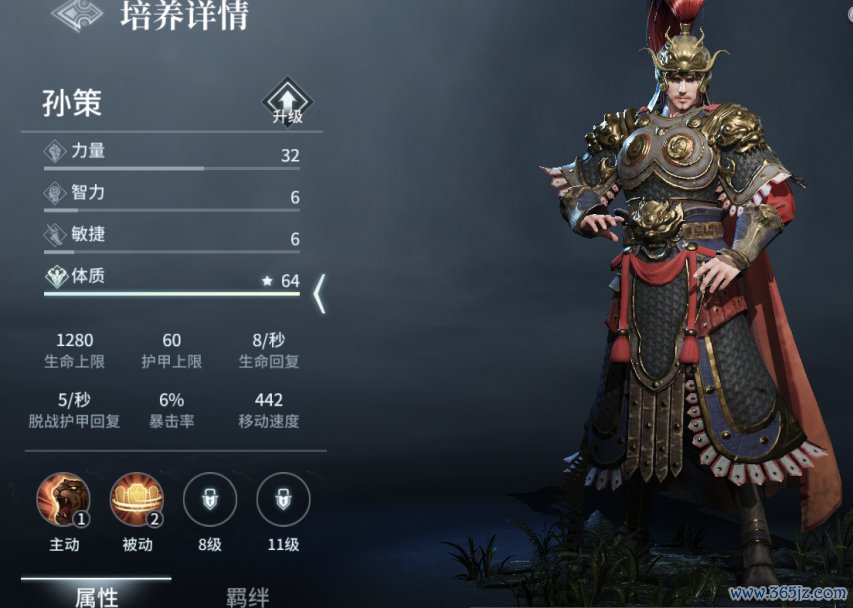Select the 力量 strength attribute row
This screenshot has width=853, height=608.
point(172,154)
